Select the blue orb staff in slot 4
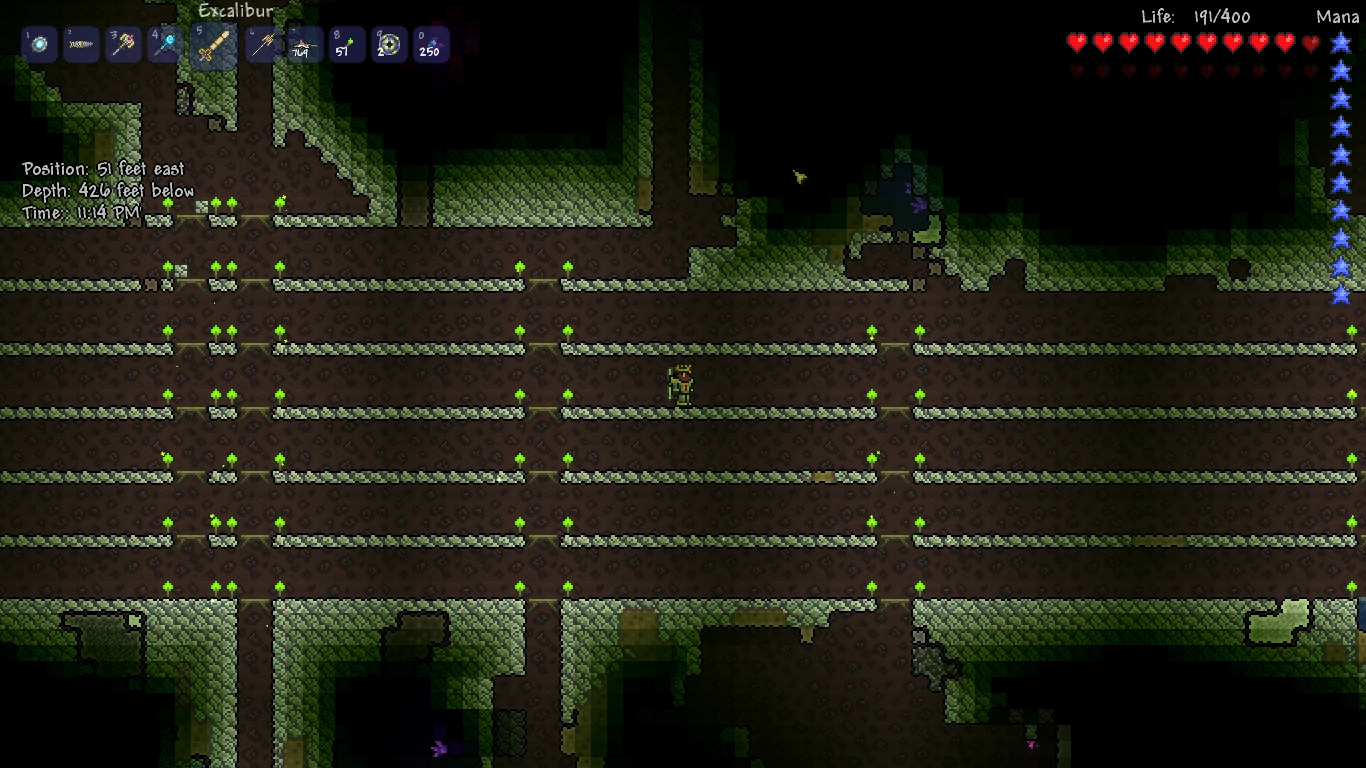Image resolution: width=1366 pixels, height=768 pixels. tap(166, 45)
